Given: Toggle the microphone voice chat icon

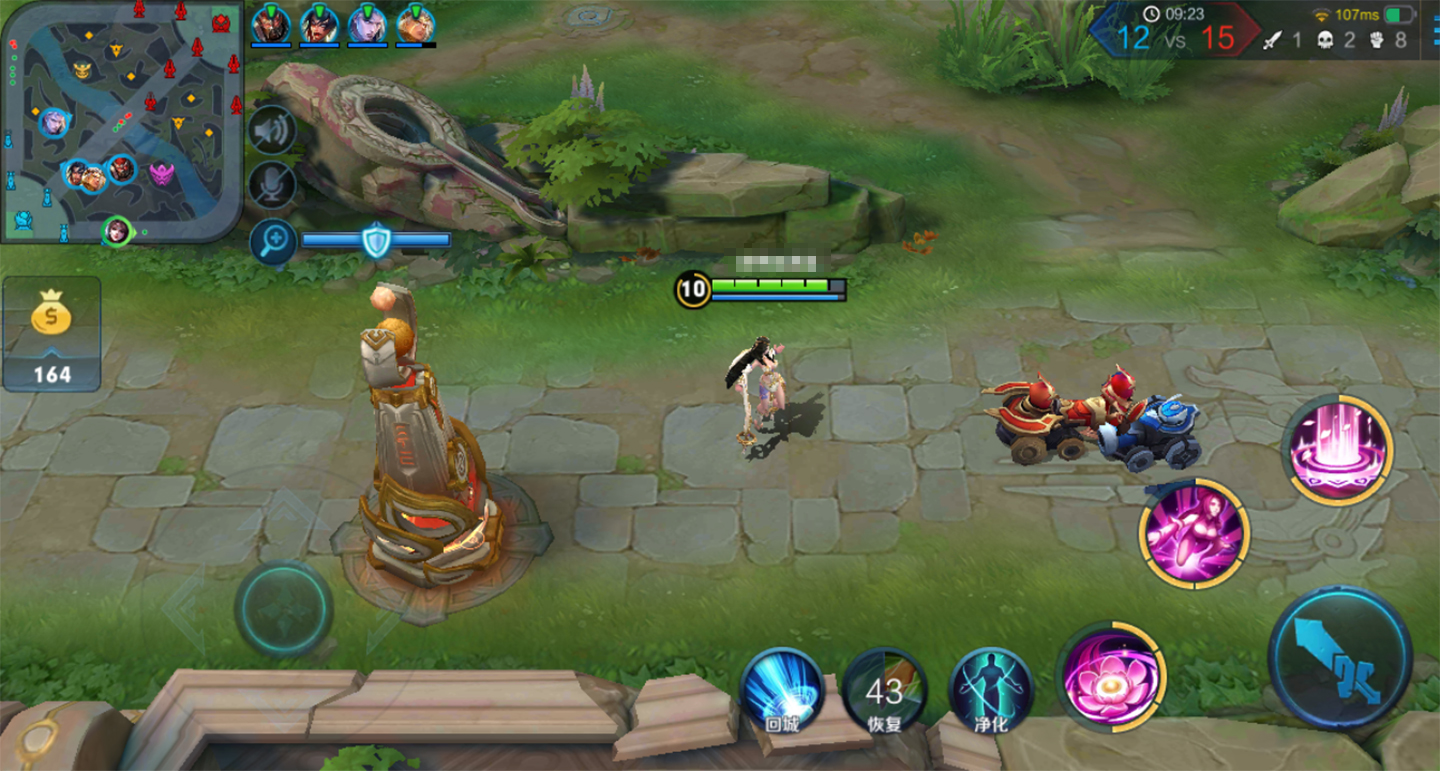Looking at the screenshot, I should (x=272, y=185).
